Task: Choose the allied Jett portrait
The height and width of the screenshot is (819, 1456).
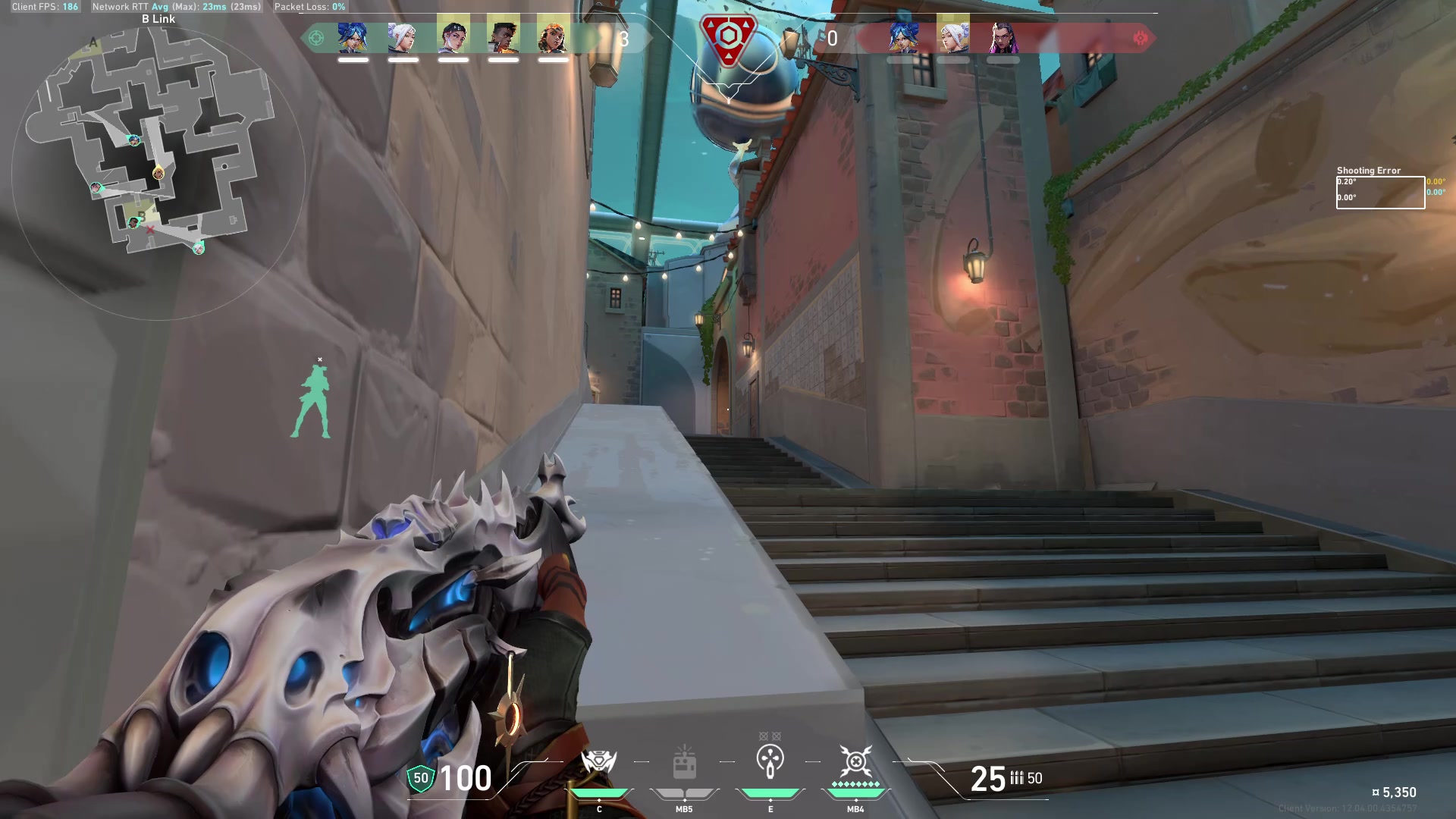Action: [403, 37]
